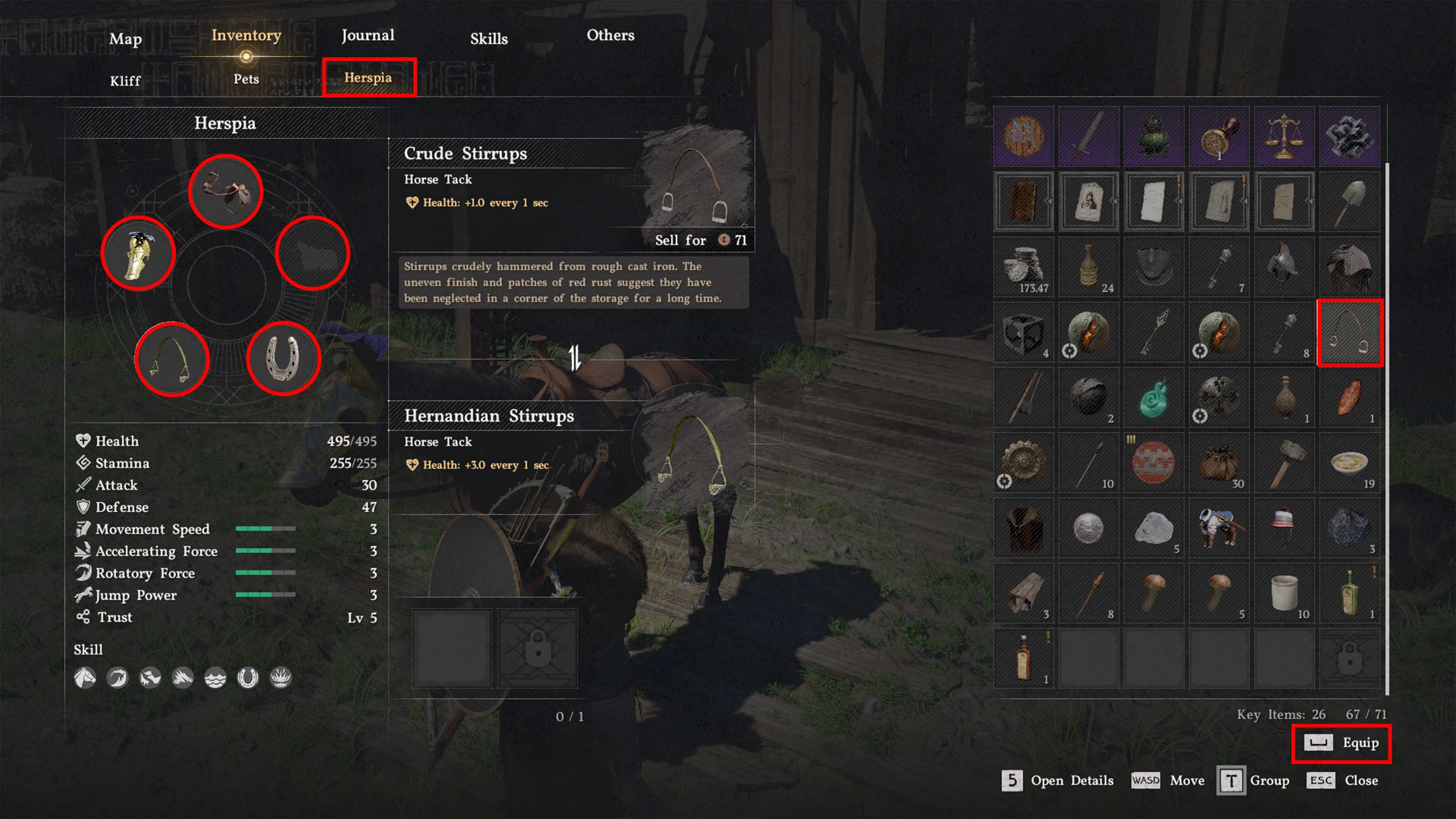Select the wooden mallet inventory slot
Viewport: 1456px width, 819px height.
pos(1284,463)
